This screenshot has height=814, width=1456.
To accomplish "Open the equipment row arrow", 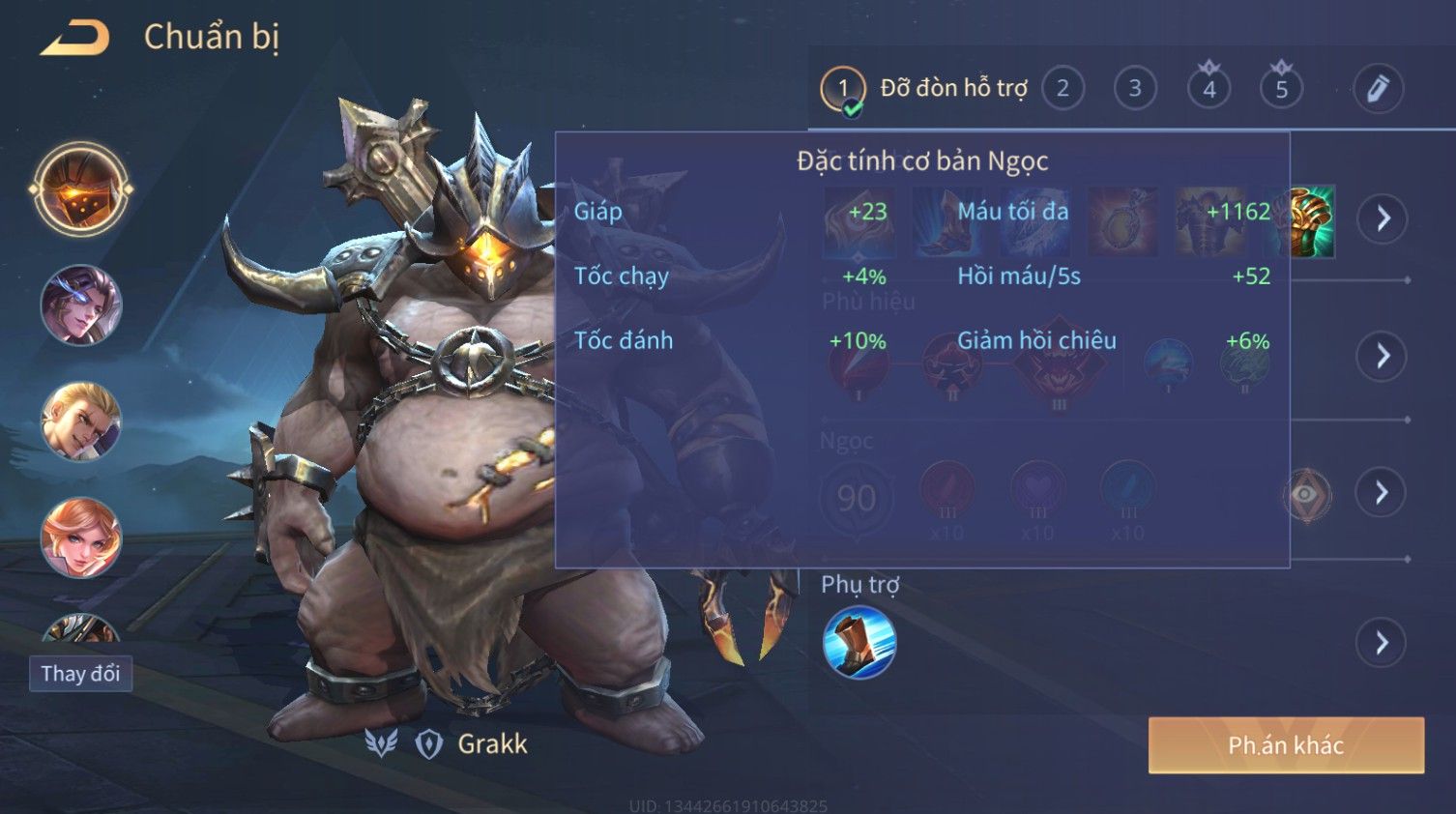I will (1383, 219).
